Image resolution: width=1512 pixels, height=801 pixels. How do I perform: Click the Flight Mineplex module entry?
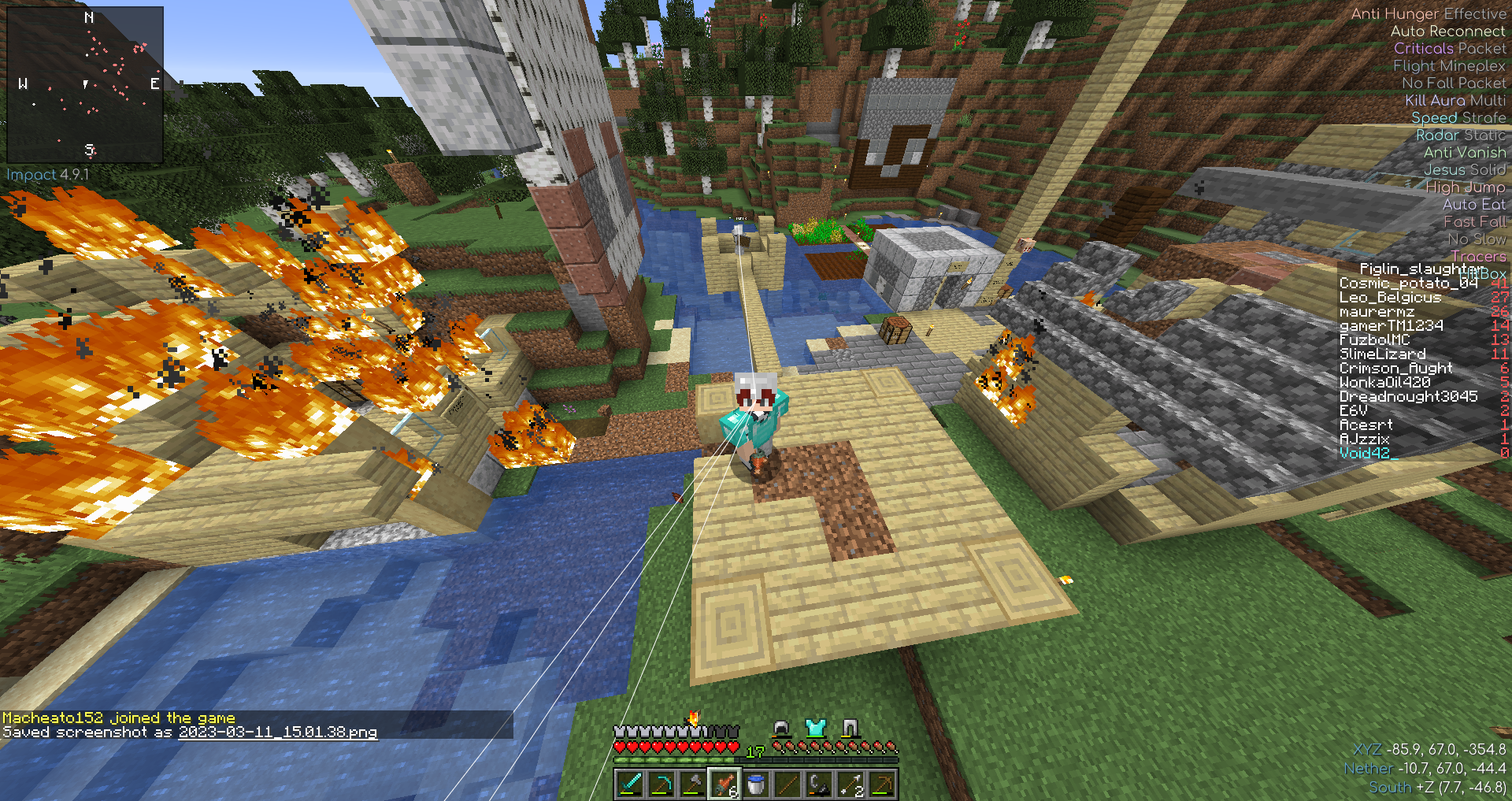tap(1449, 66)
